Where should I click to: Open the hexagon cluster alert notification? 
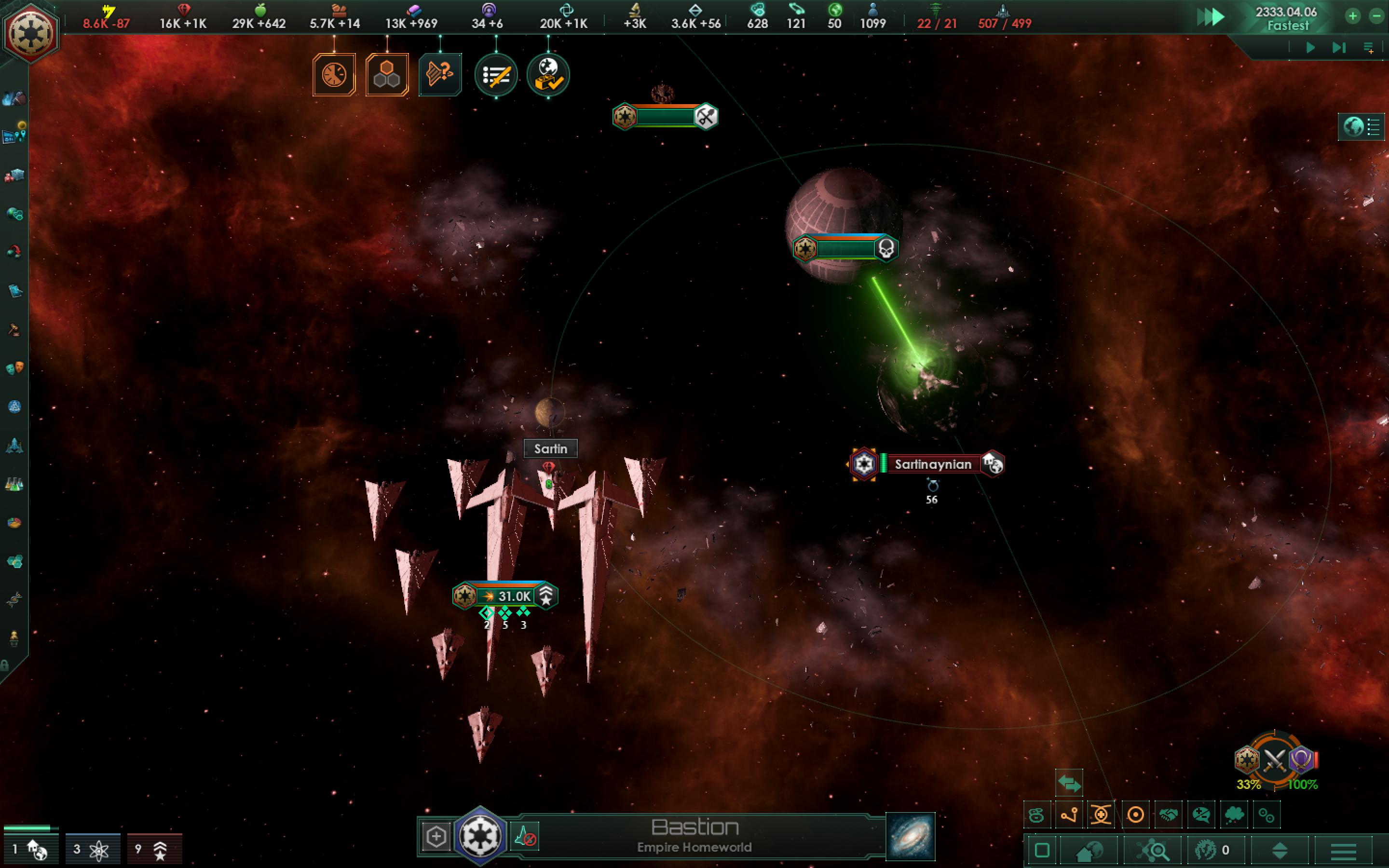click(x=387, y=75)
